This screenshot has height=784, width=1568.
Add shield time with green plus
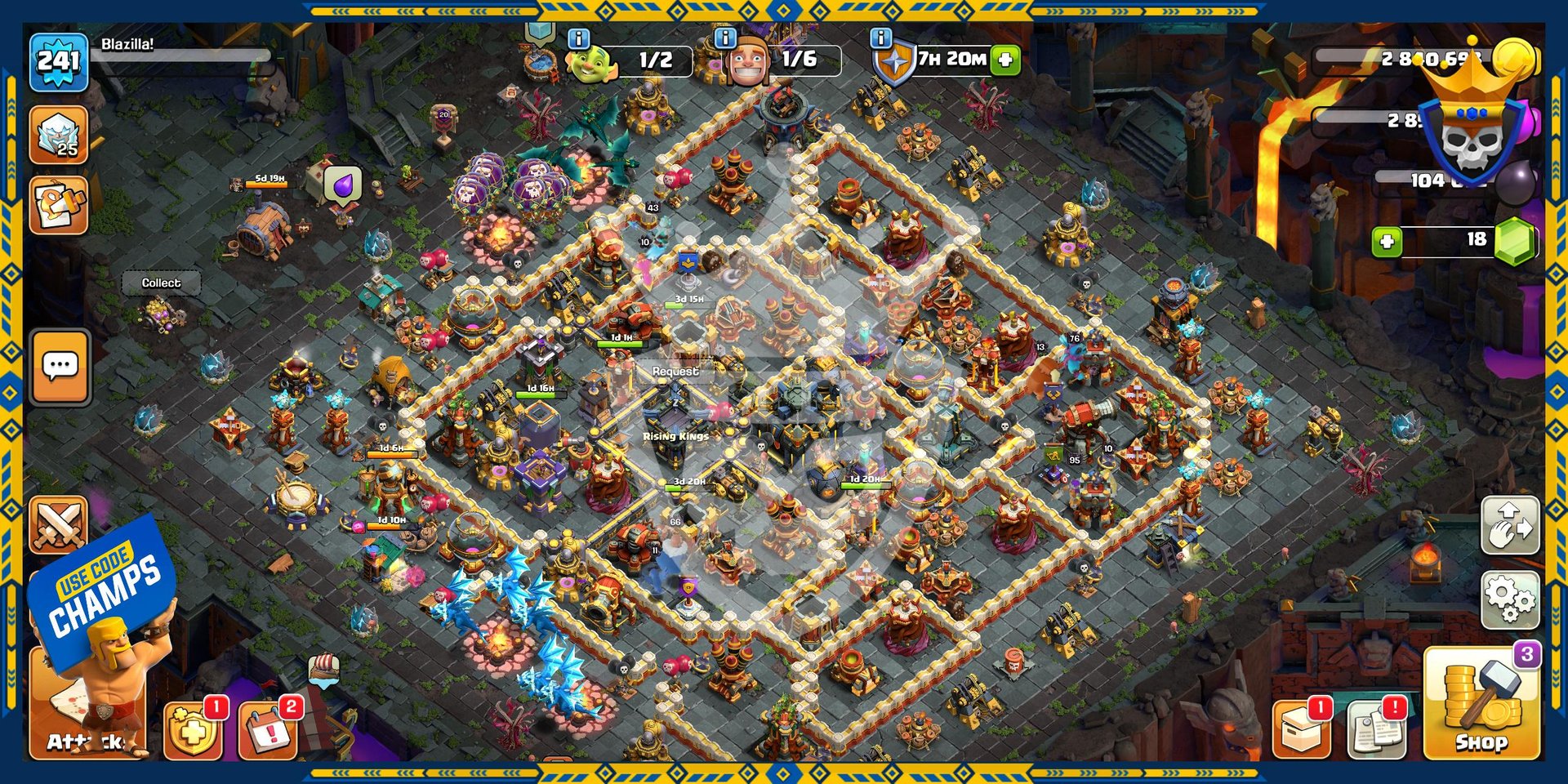(x=1005, y=60)
